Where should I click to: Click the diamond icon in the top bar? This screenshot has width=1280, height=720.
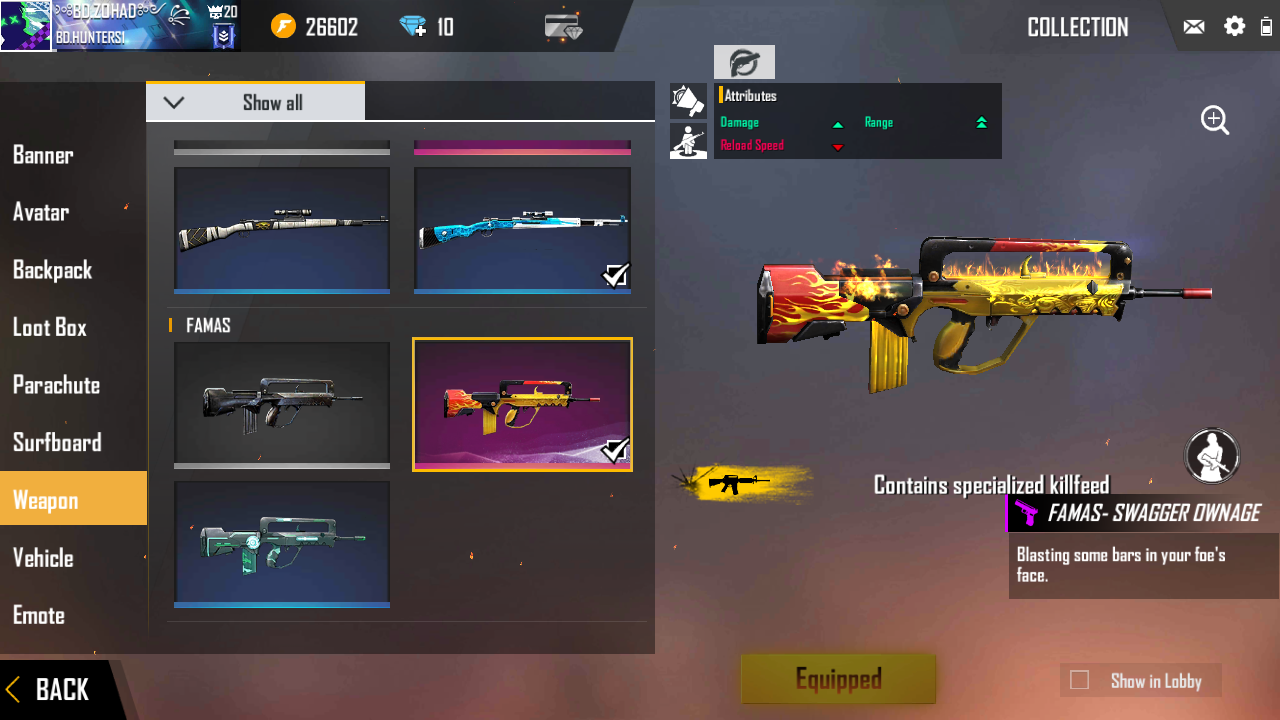pyautogui.click(x=414, y=26)
